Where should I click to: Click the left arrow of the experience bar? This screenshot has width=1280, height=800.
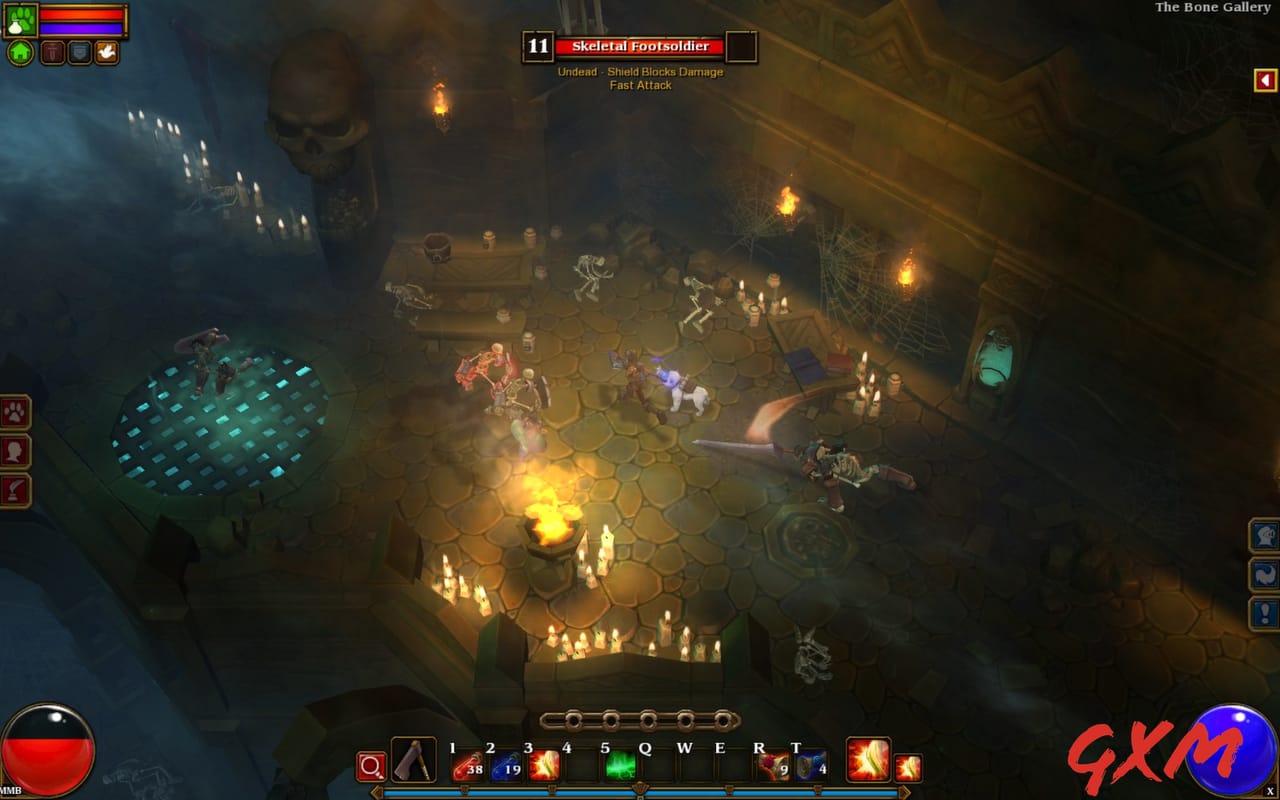377,791
